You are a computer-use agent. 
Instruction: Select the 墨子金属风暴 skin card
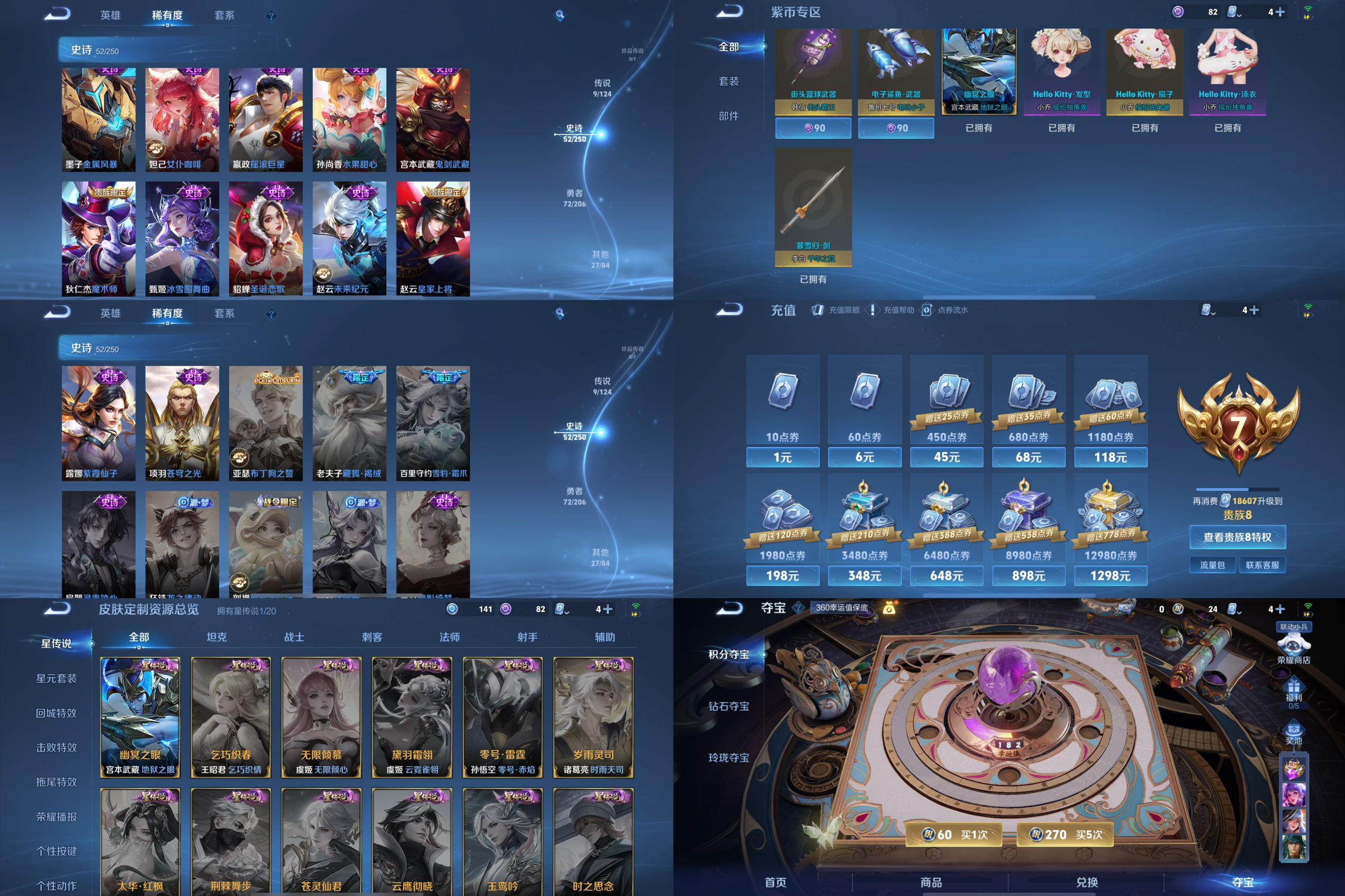pyautogui.click(x=98, y=119)
